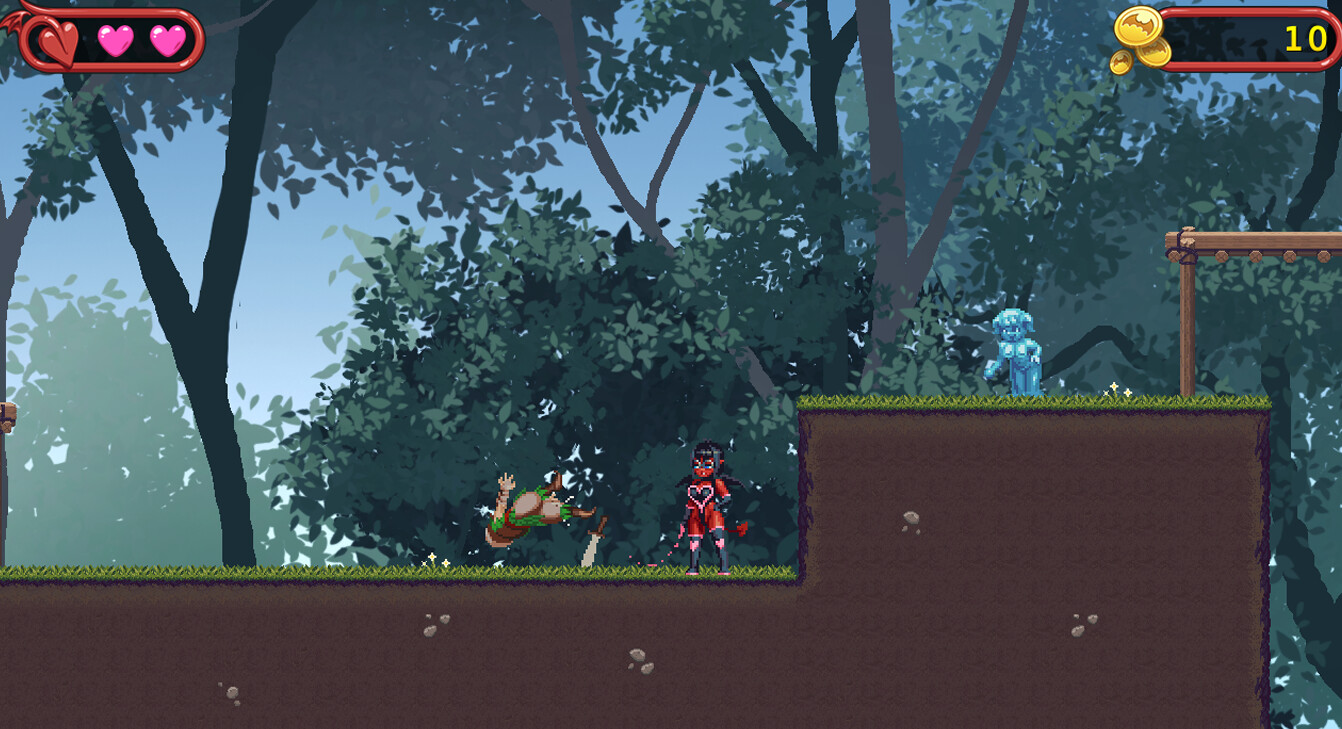Image resolution: width=1342 pixels, height=729 pixels.
Task: Click the smallest coin in the coin stack
Action: pos(1120,59)
